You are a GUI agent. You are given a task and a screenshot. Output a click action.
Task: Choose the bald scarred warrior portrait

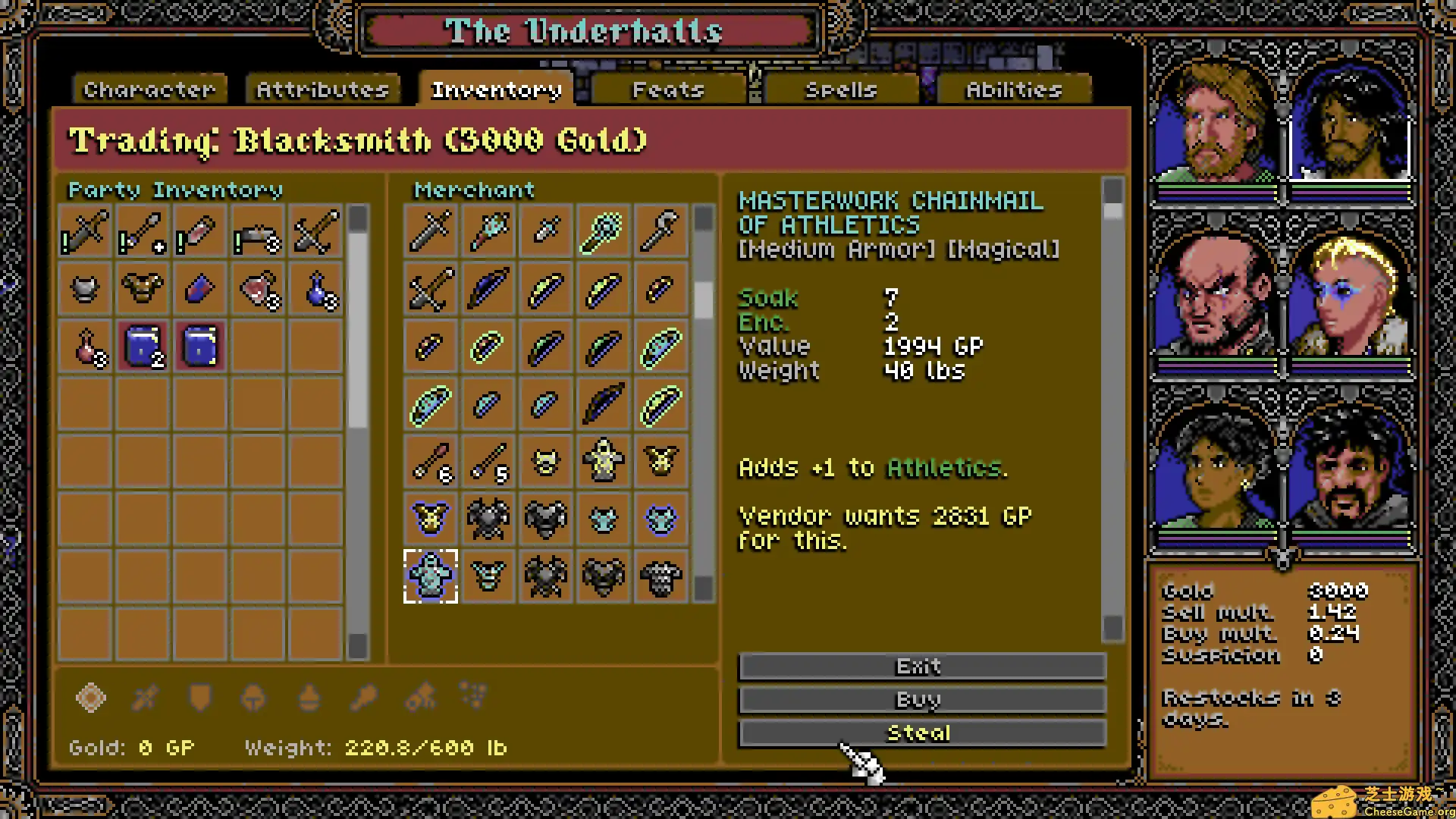tap(1215, 296)
